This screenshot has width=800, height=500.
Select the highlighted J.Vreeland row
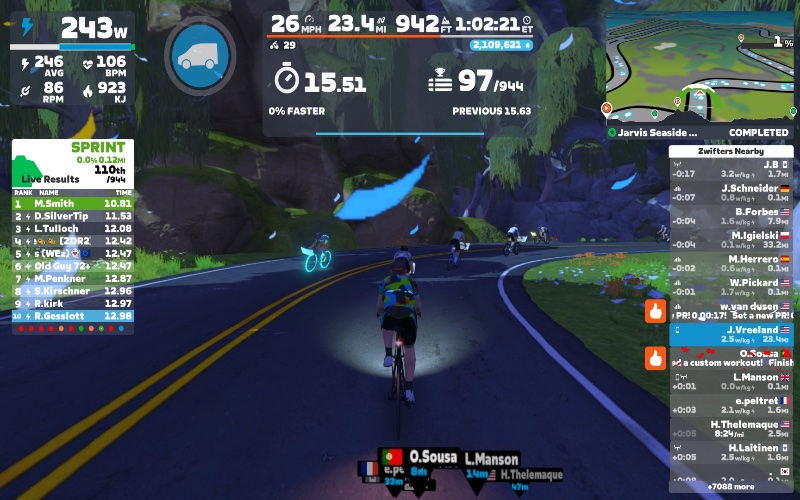coord(731,334)
